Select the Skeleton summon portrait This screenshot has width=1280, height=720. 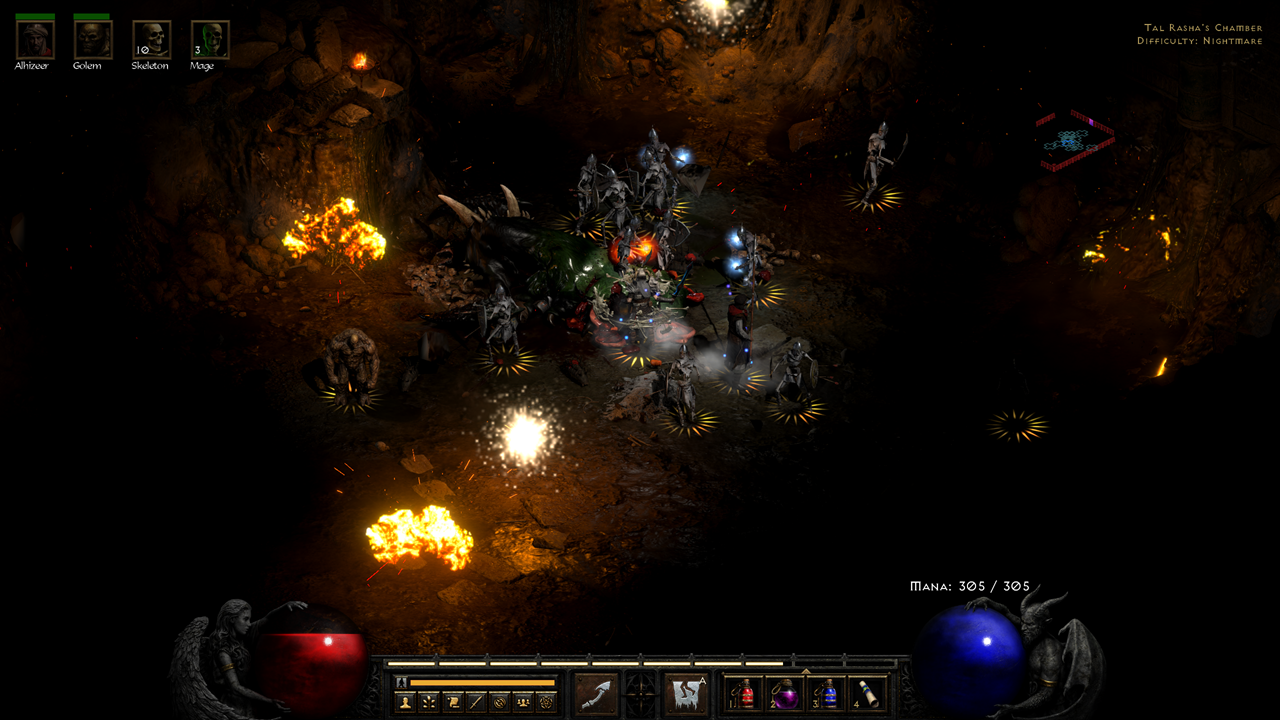click(151, 40)
